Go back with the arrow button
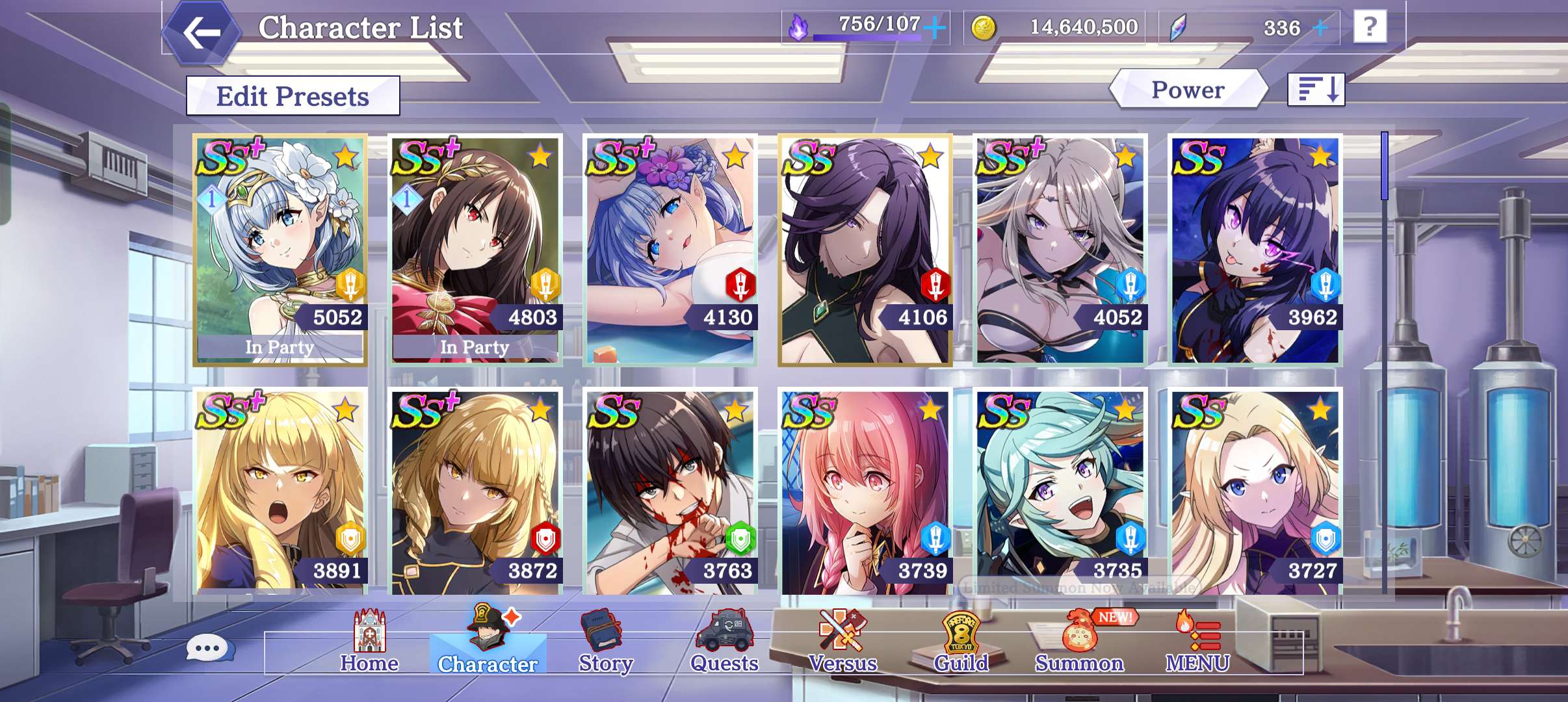Screen dimensions: 1568x702 click(201, 32)
